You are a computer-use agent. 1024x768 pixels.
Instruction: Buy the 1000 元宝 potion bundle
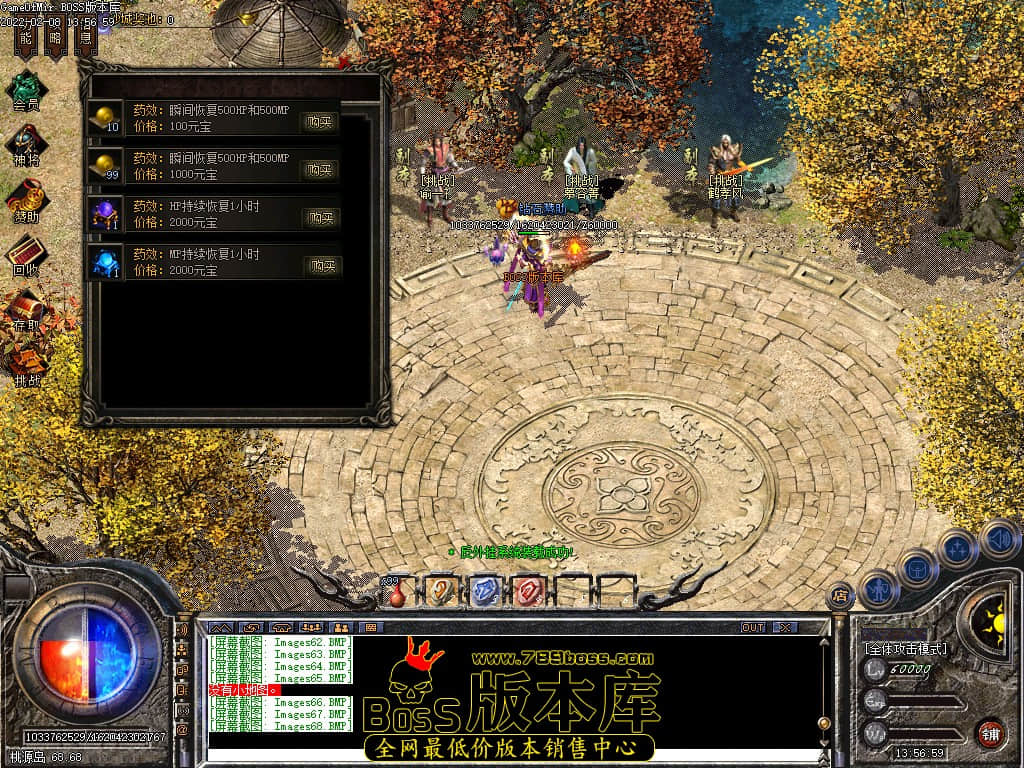pos(321,170)
